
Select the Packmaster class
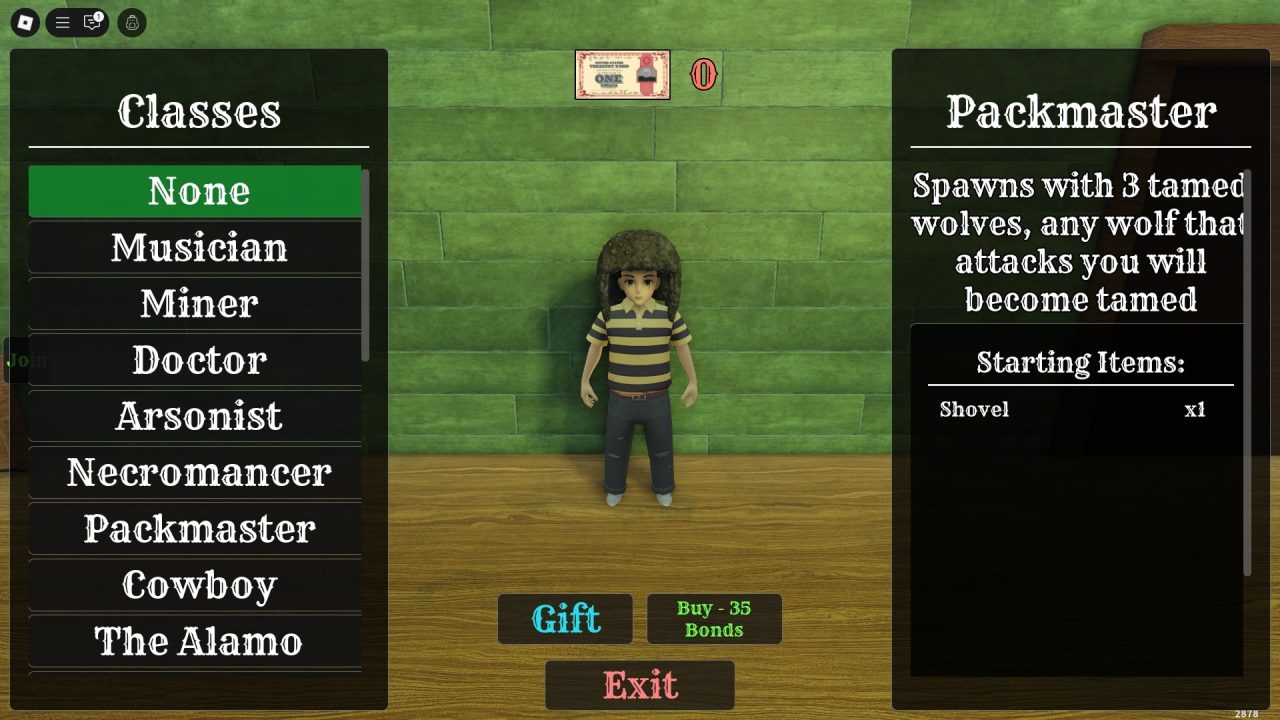(x=196, y=529)
